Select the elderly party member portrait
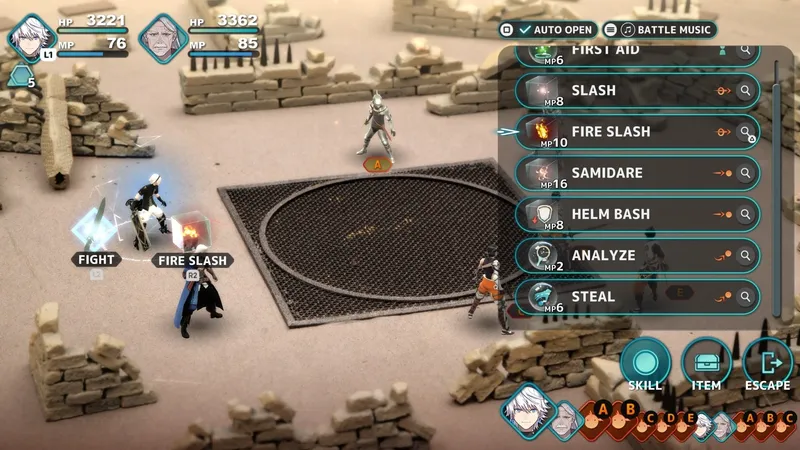This screenshot has width=800, height=450. [x=163, y=38]
